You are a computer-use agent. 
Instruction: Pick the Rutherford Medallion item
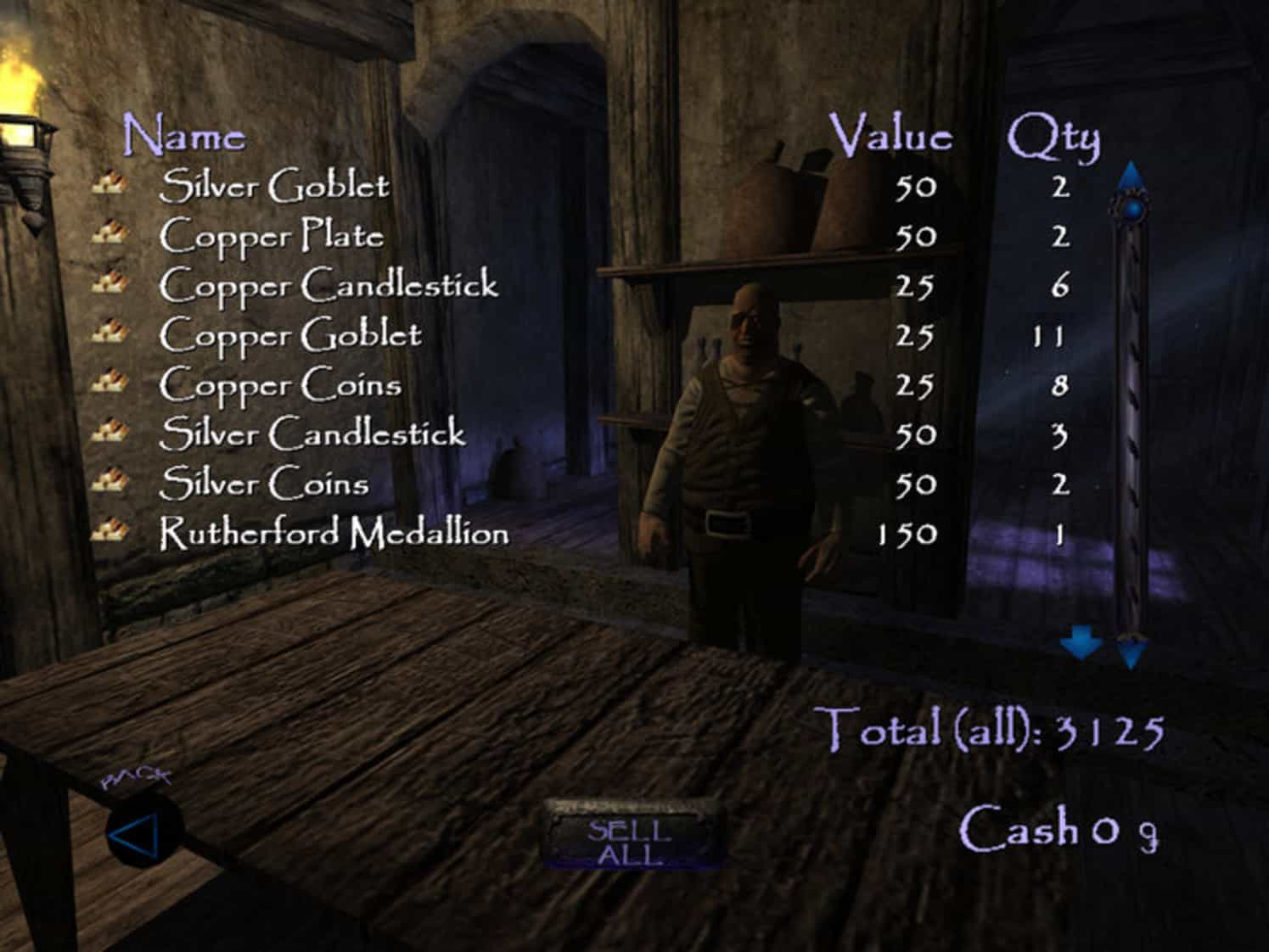[334, 534]
